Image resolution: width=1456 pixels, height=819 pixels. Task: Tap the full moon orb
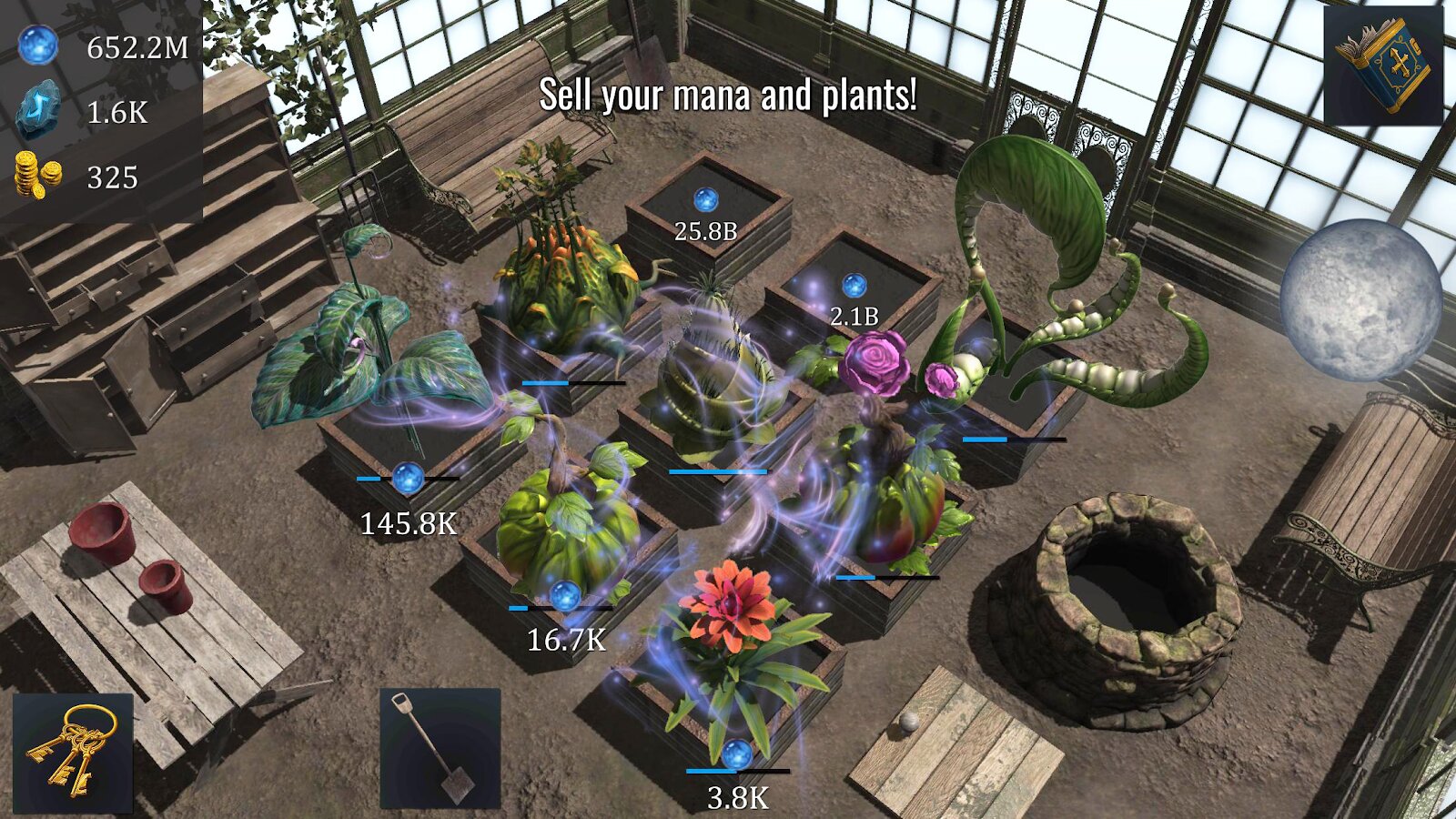click(1360, 299)
